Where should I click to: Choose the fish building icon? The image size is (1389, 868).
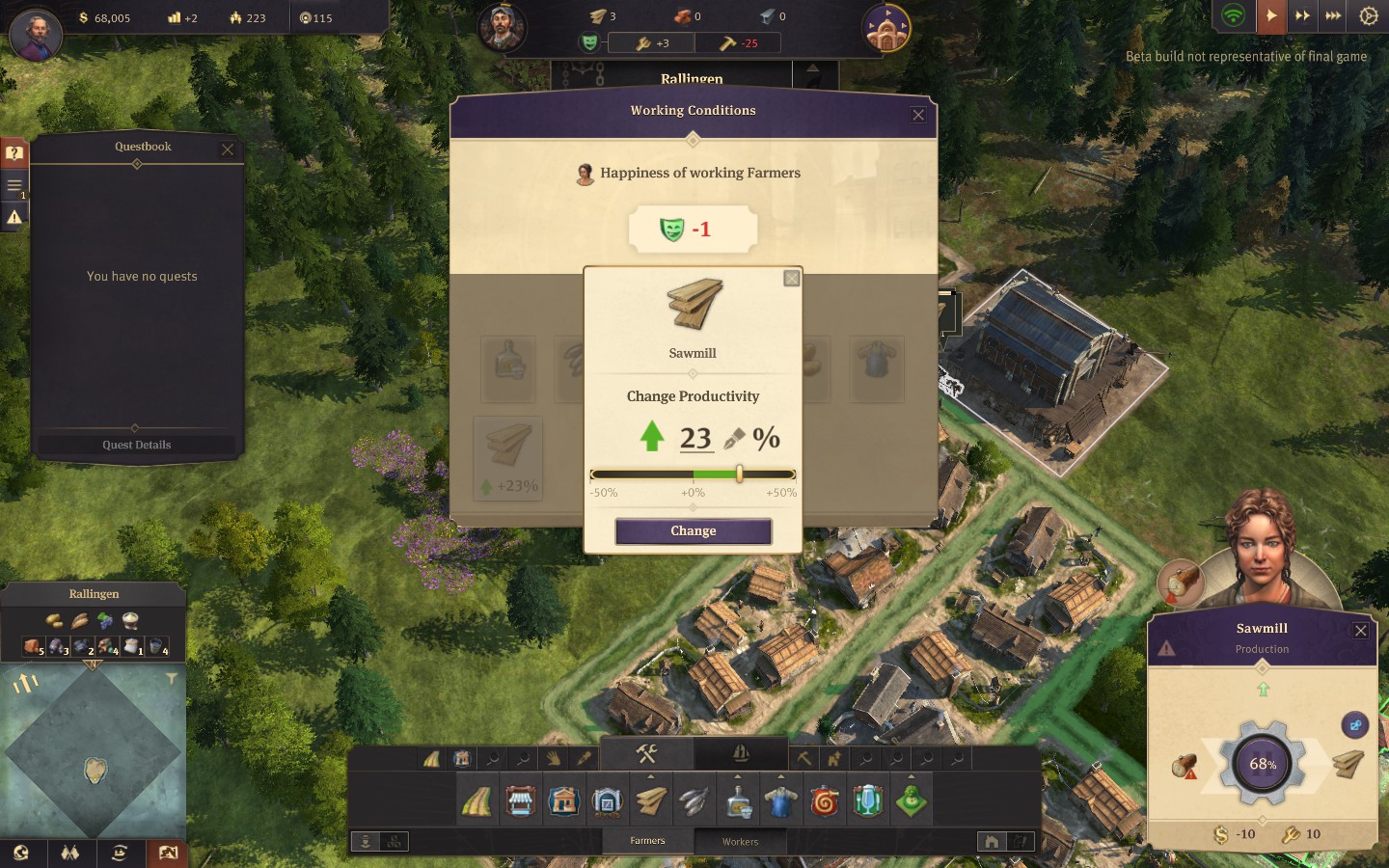click(x=694, y=801)
